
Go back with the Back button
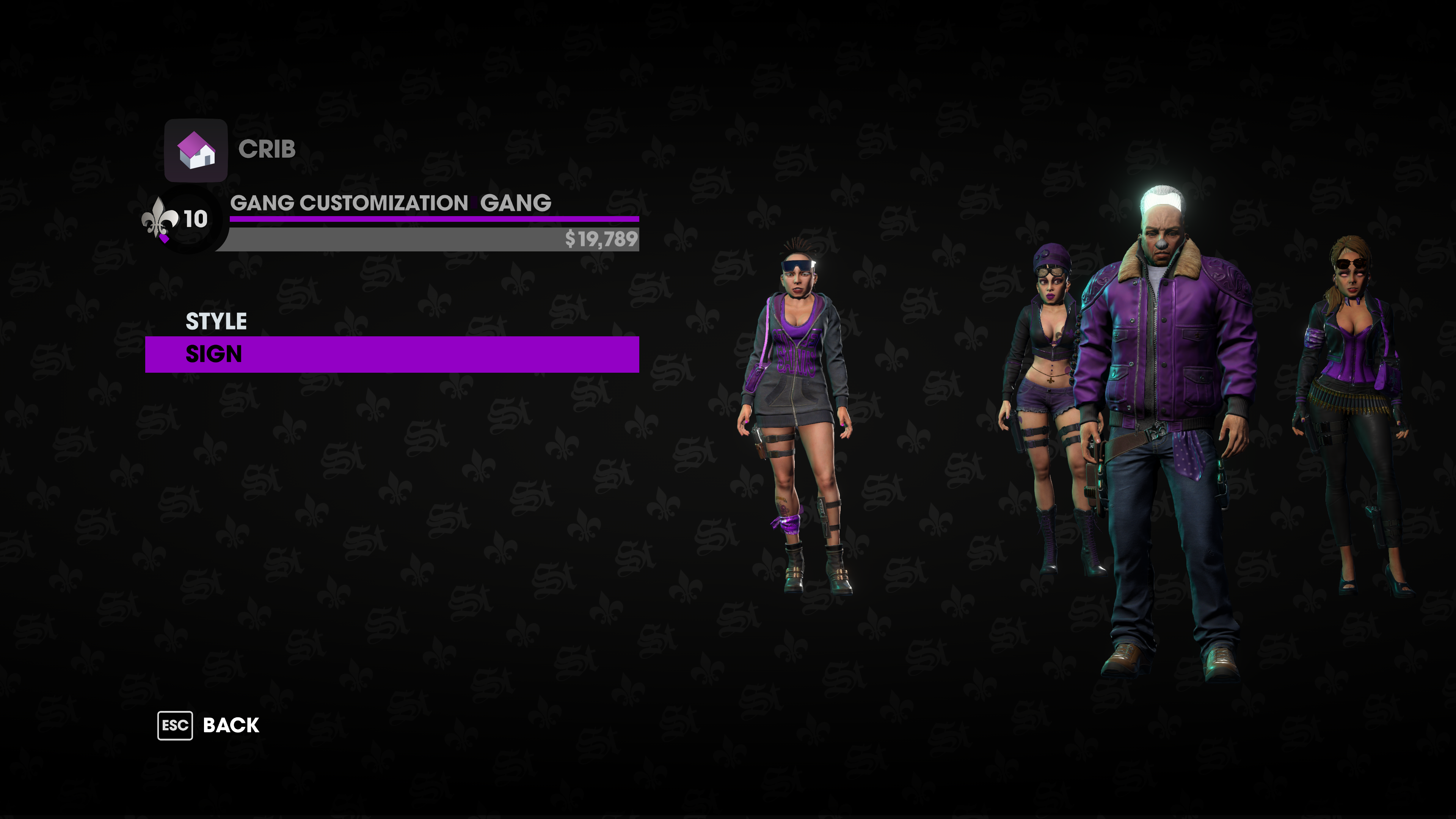pyautogui.click(x=209, y=725)
